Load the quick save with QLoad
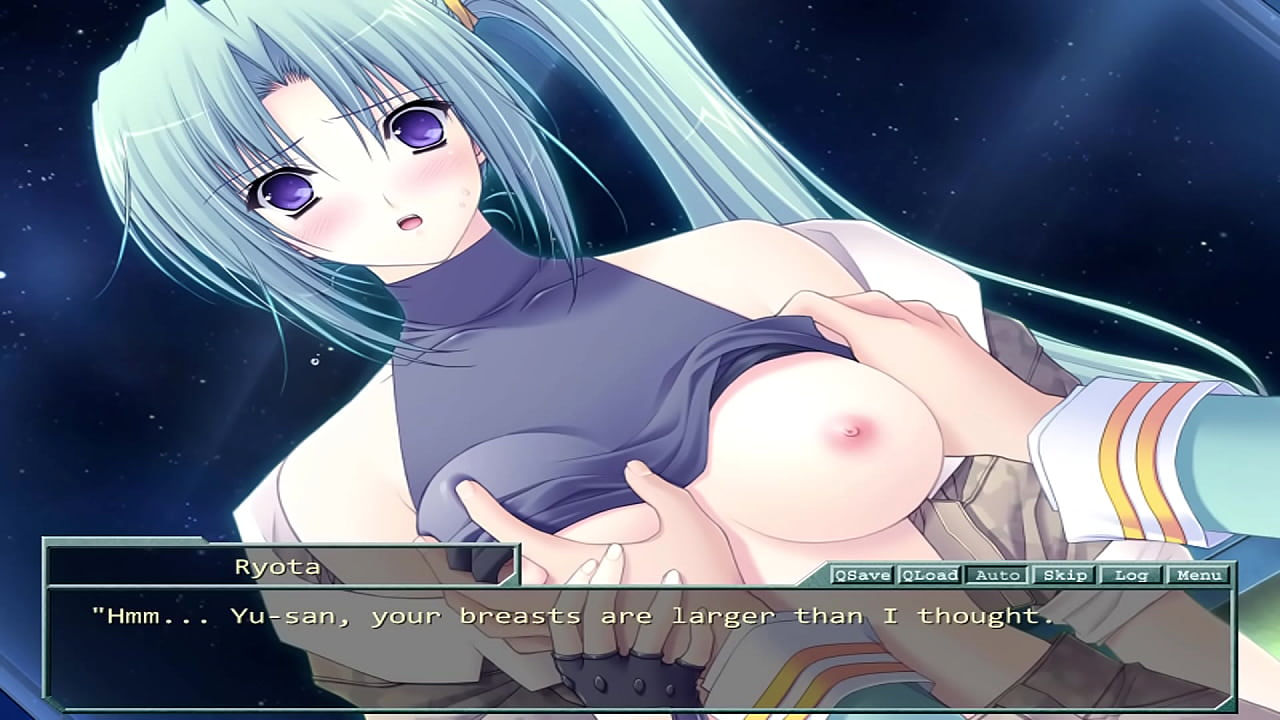Viewport: 1280px width, 720px height. pyautogui.click(x=929, y=575)
